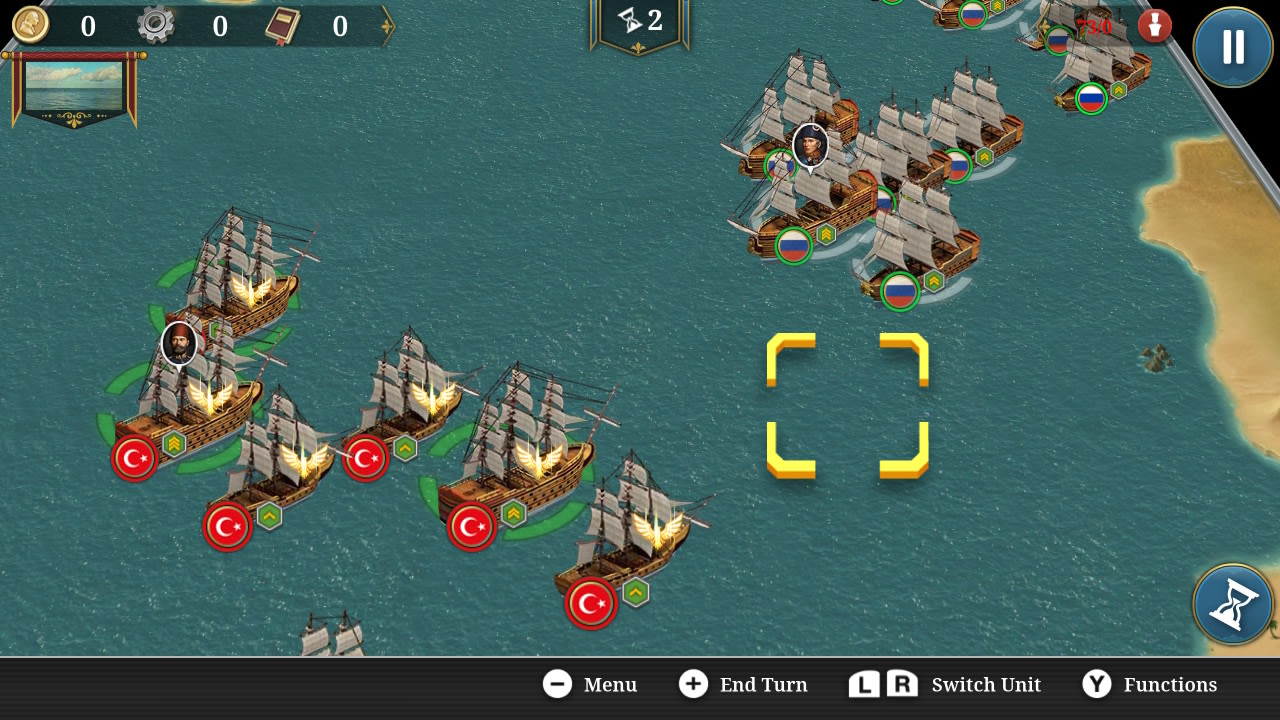Open the turn counter hourglass banner
Viewport: 1280px width, 720px height.
click(639, 22)
